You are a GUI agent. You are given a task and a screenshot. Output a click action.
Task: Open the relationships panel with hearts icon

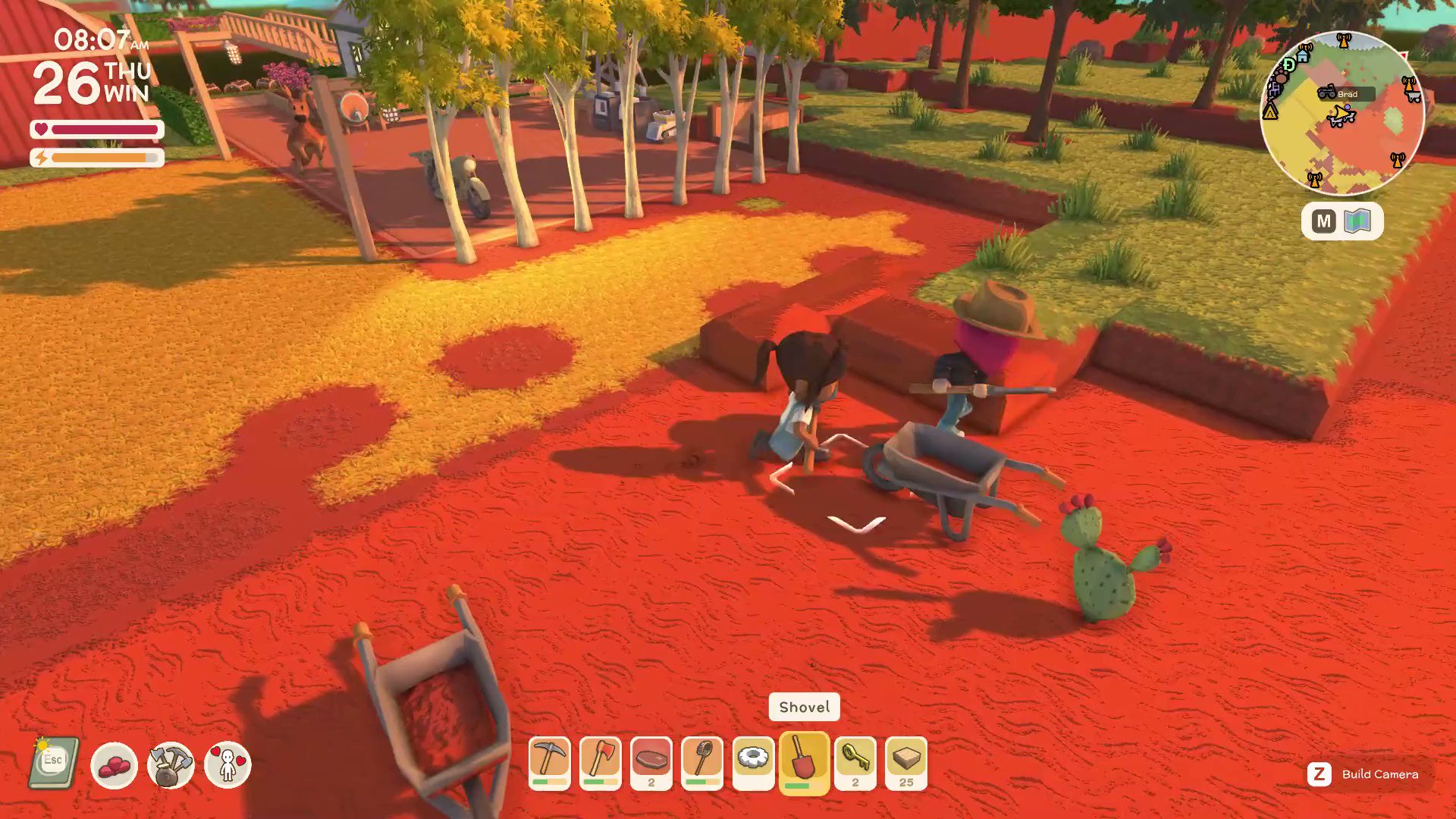227,765
